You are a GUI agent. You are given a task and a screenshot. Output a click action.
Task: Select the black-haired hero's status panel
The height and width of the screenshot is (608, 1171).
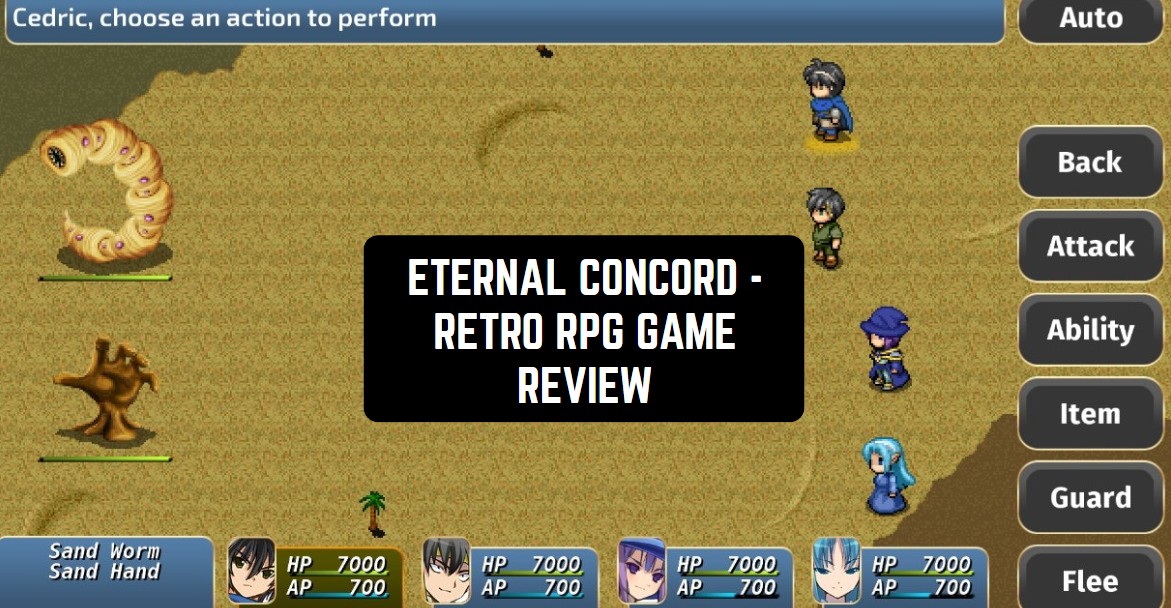(x=315, y=574)
